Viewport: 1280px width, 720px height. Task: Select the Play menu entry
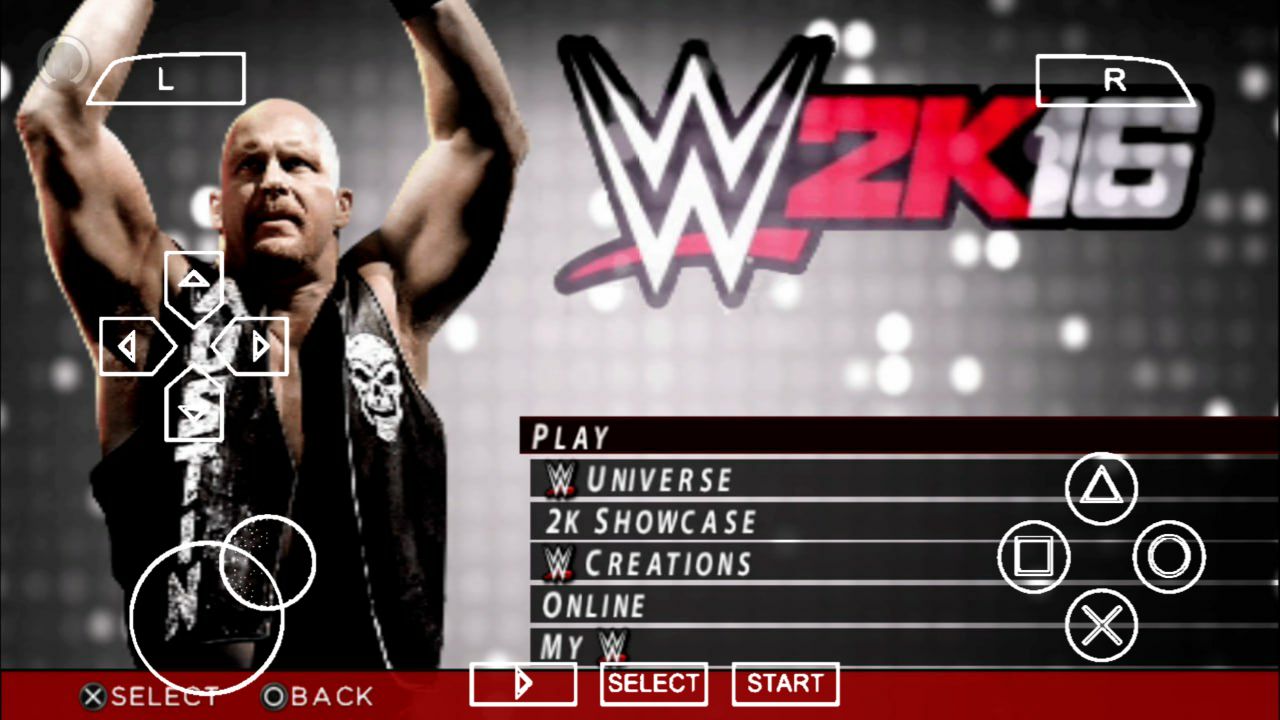pos(571,437)
